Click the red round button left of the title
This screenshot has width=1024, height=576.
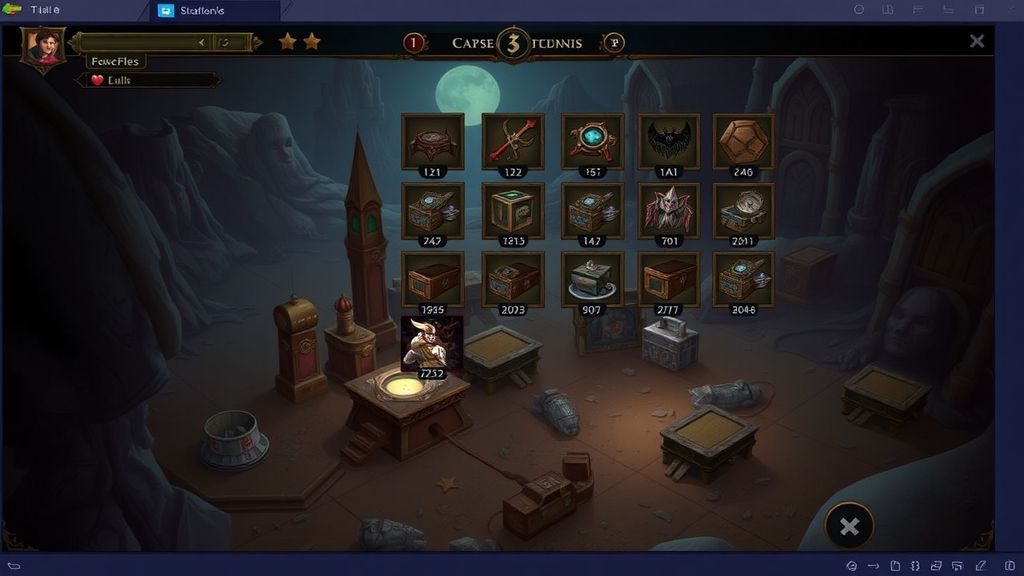(414, 43)
